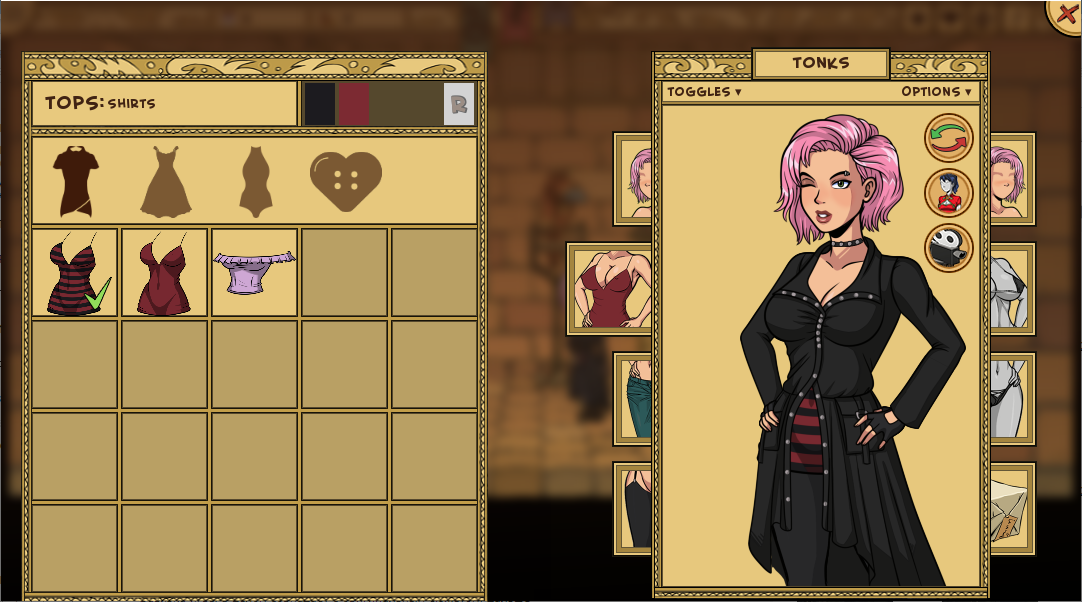Screen dimensions: 1082x602
Task: Select the shirt category icon
Action: (x=75, y=181)
